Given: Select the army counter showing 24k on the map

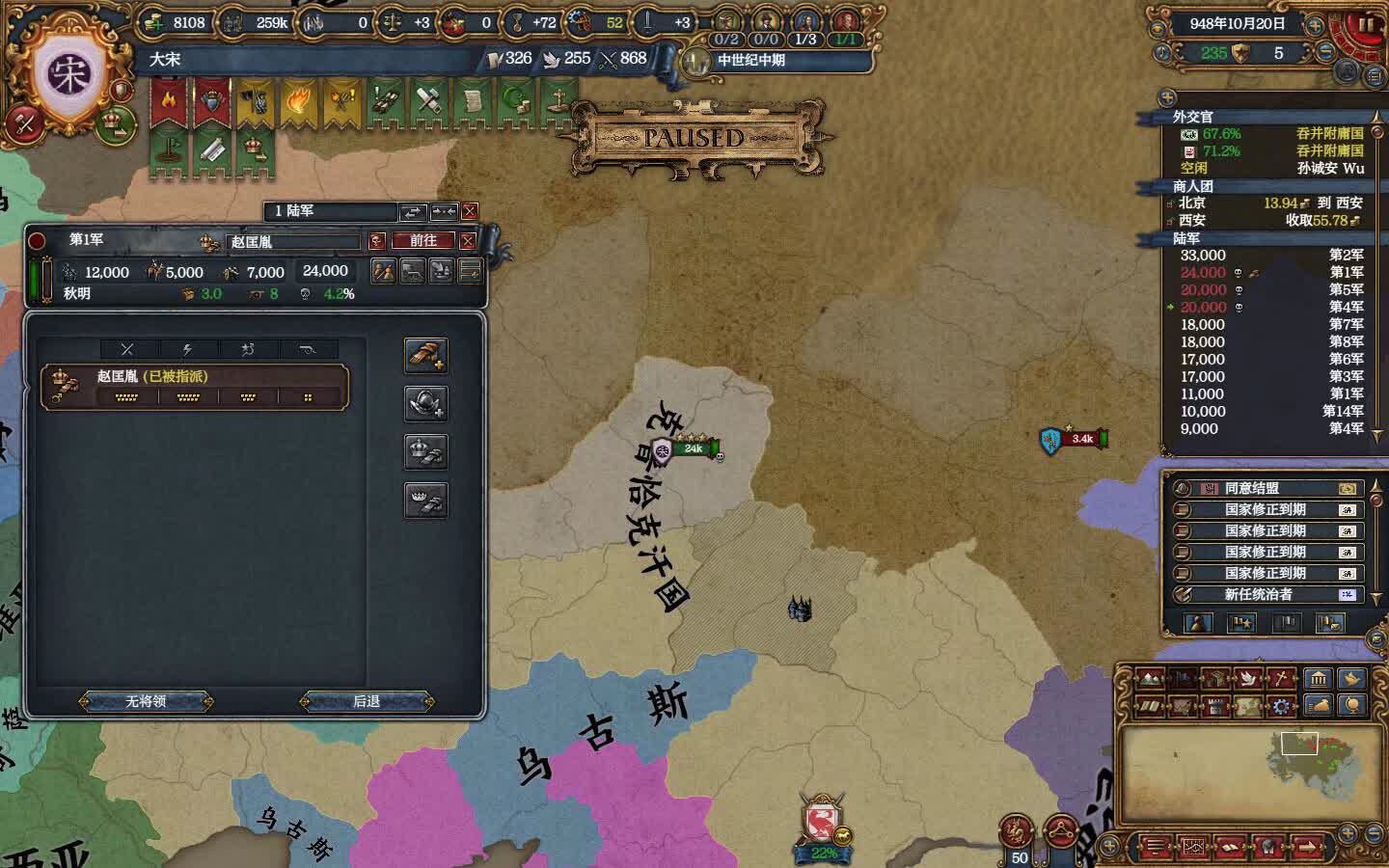Looking at the screenshot, I should (x=693, y=448).
